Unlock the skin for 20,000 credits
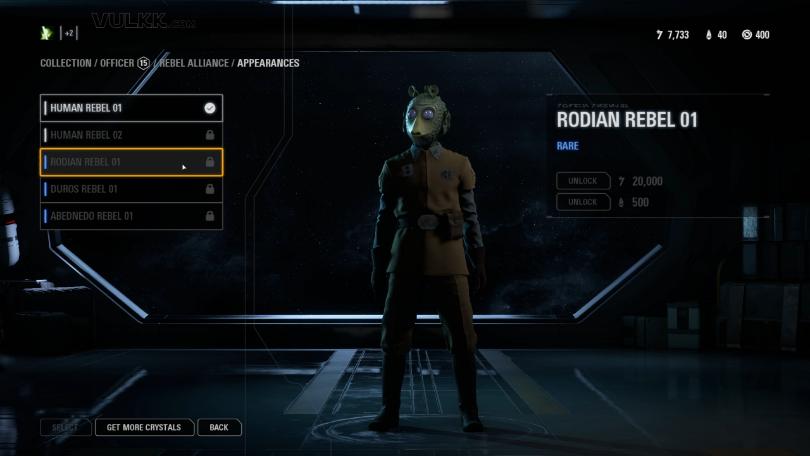810x456 pixels. click(x=583, y=181)
